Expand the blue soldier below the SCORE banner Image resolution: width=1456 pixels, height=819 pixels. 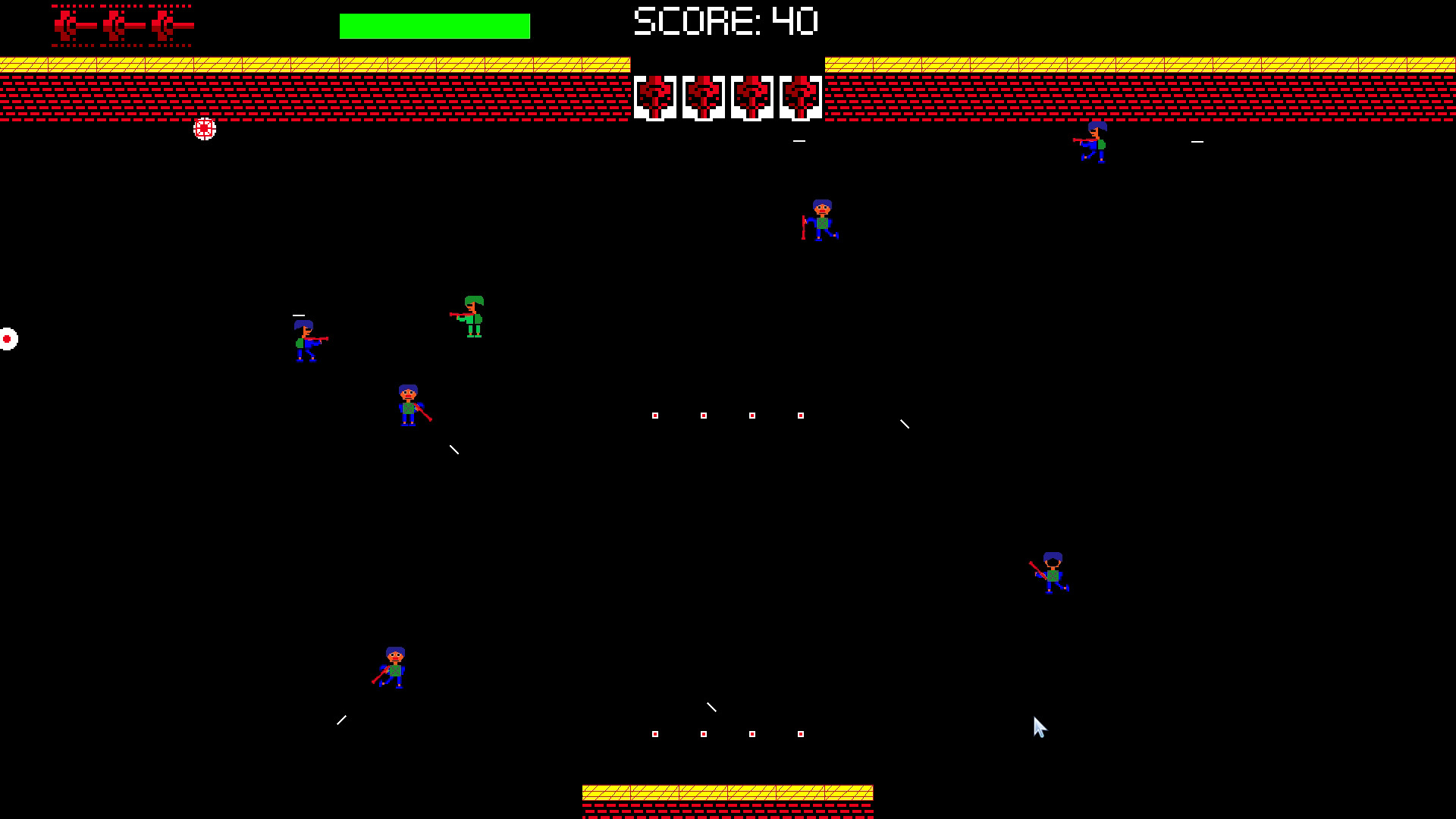click(823, 221)
